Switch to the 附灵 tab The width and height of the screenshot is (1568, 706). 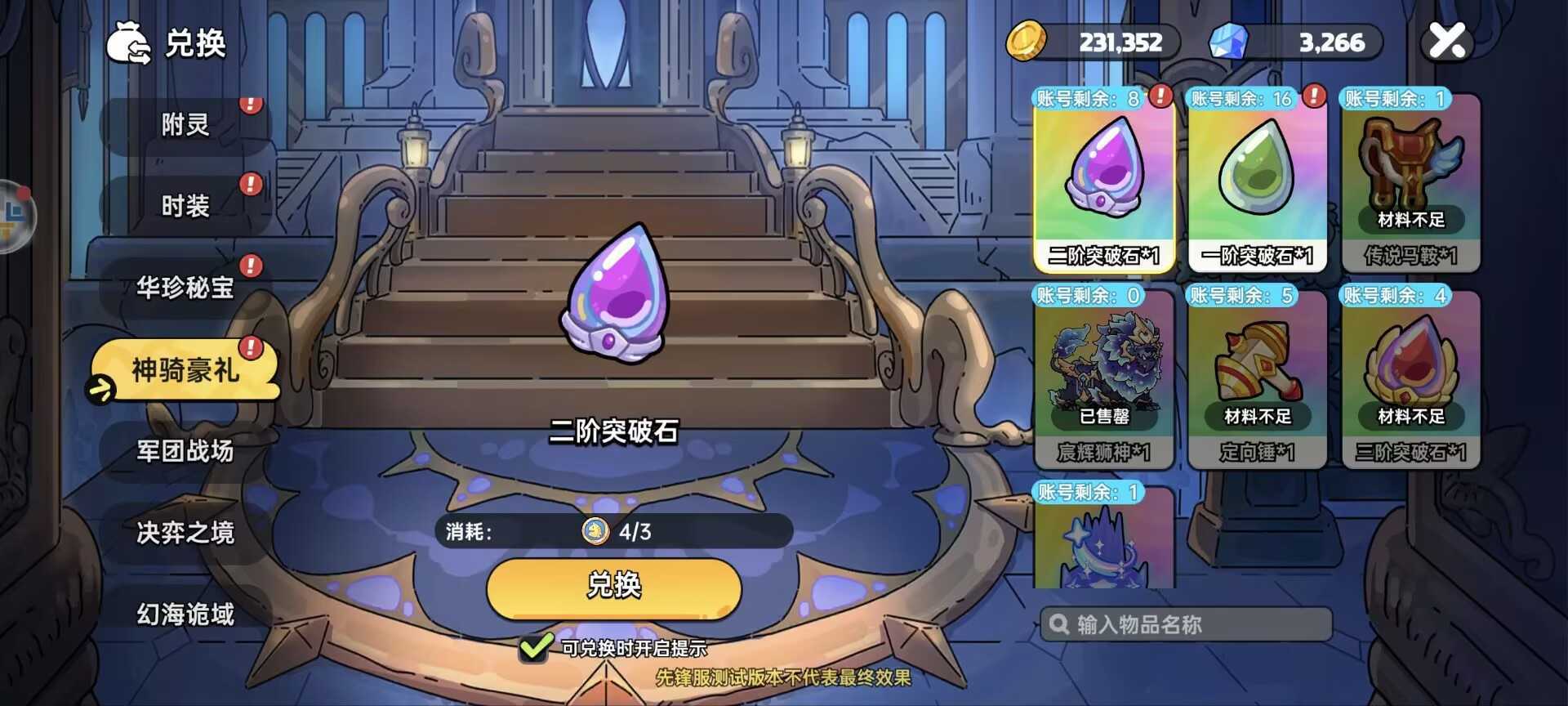[186, 124]
